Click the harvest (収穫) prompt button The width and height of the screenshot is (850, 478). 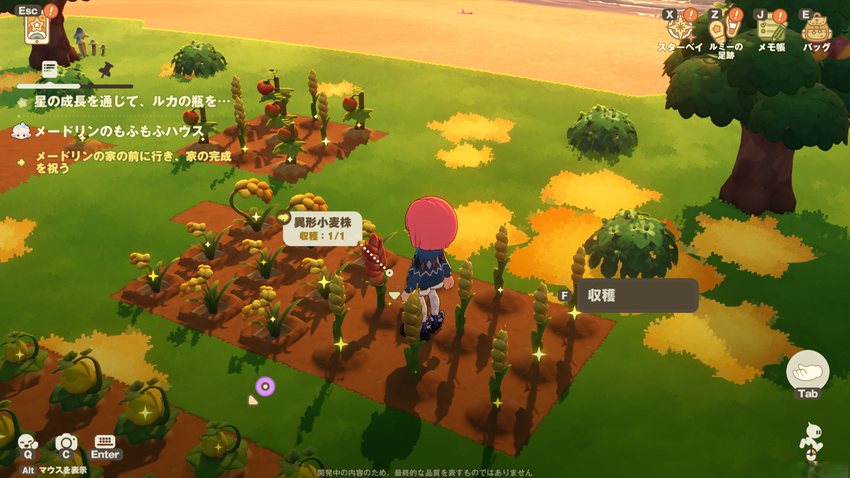[x=636, y=296]
